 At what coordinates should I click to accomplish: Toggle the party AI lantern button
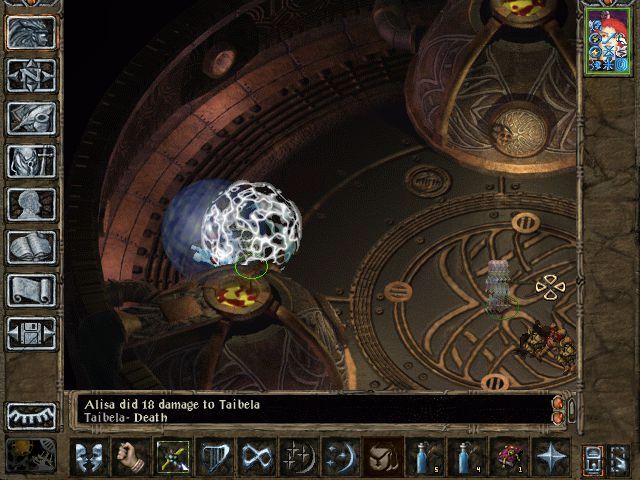pyautogui.click(x=593, y=457)
